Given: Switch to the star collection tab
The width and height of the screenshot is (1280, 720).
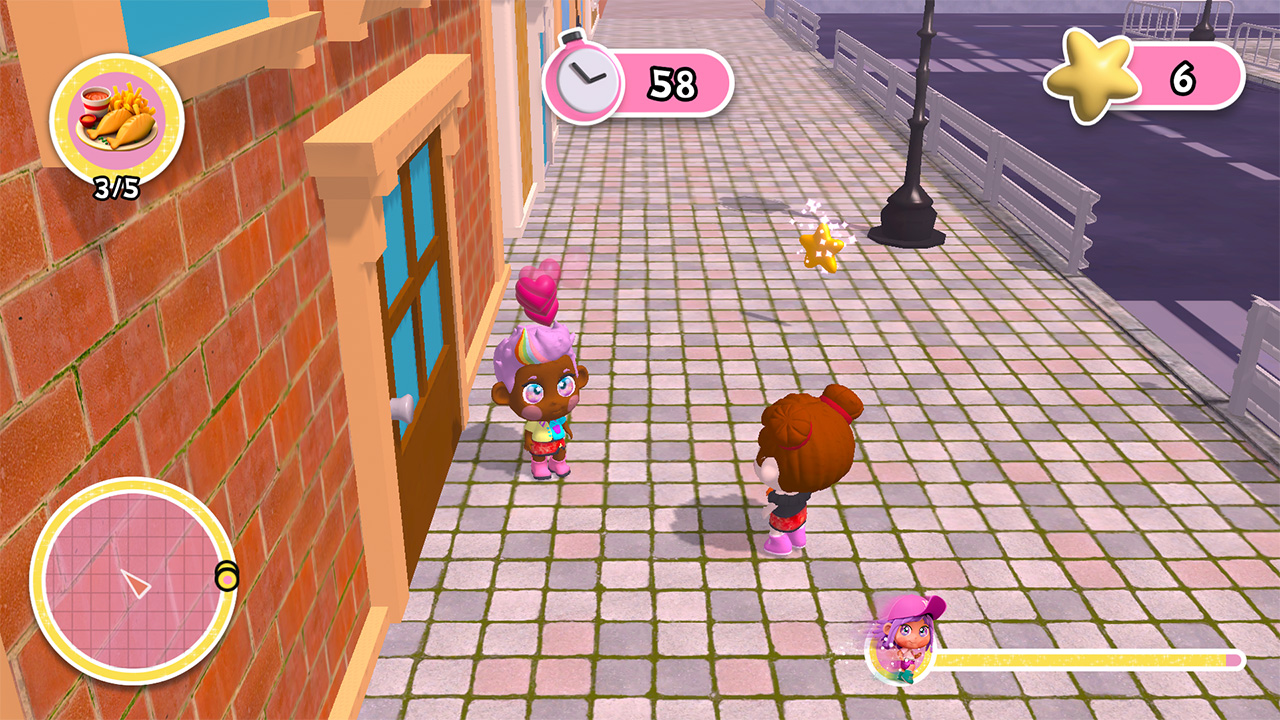Looking at the screenshot, I should pyautogui.click(x=1089, y=78).
